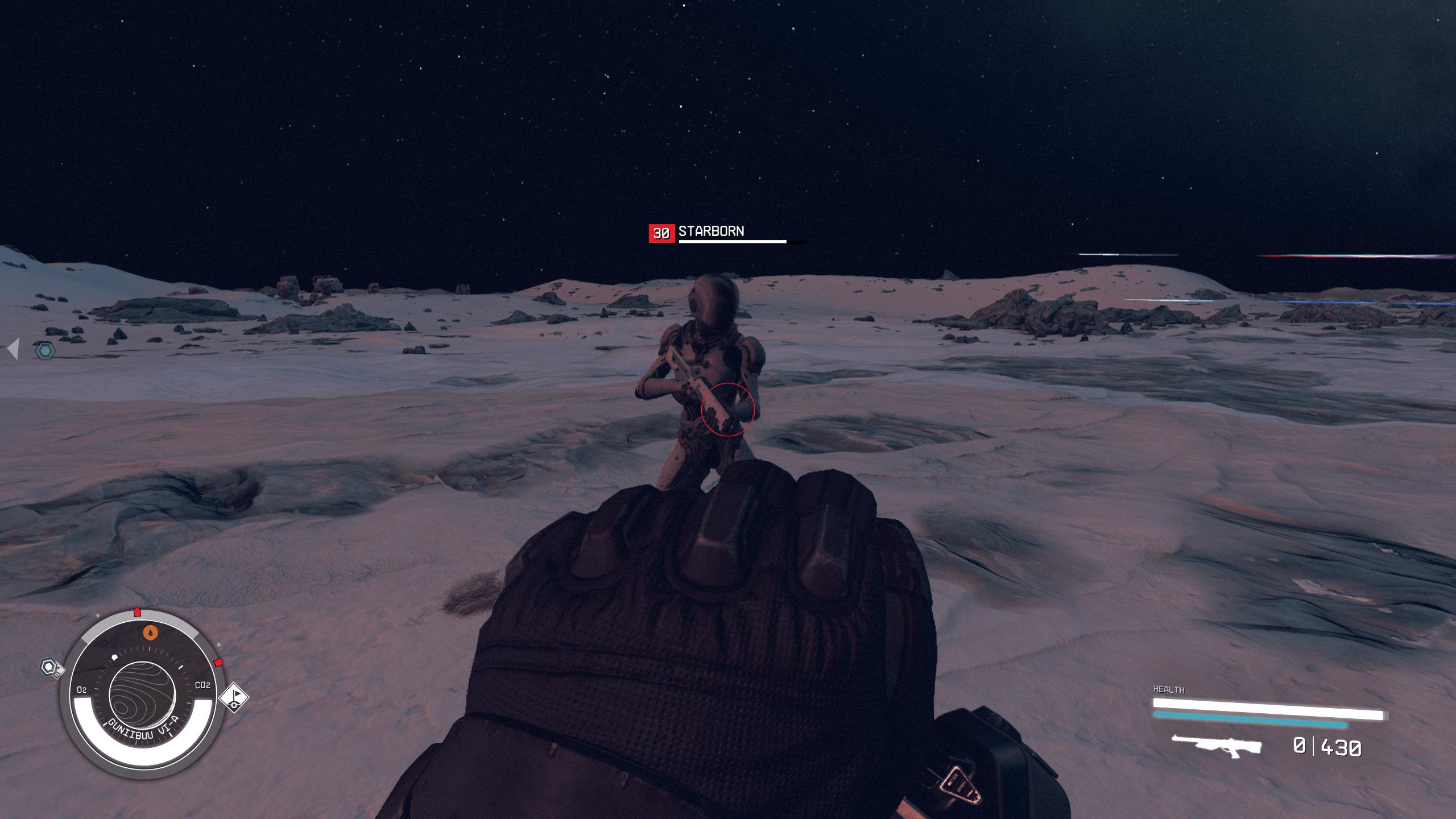The height and width of the screenshot is (819, 1456).
Task: Expand the planet terrain globe inside the compass
Action: [x=143, y=694]
